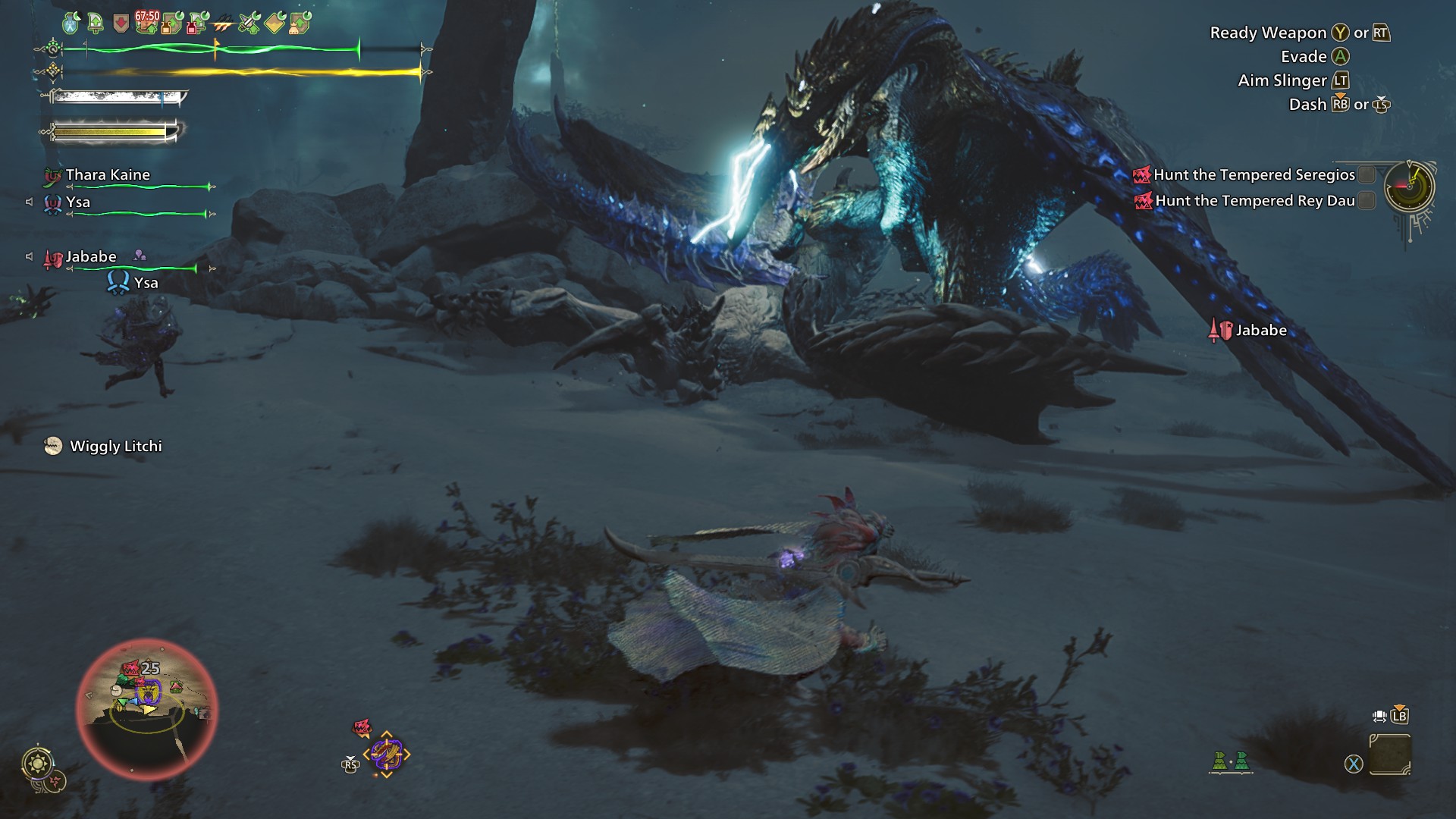
Task: Select the Hunt the Tempered Rey Dau objective
Action: click(x=1254, y=201)
